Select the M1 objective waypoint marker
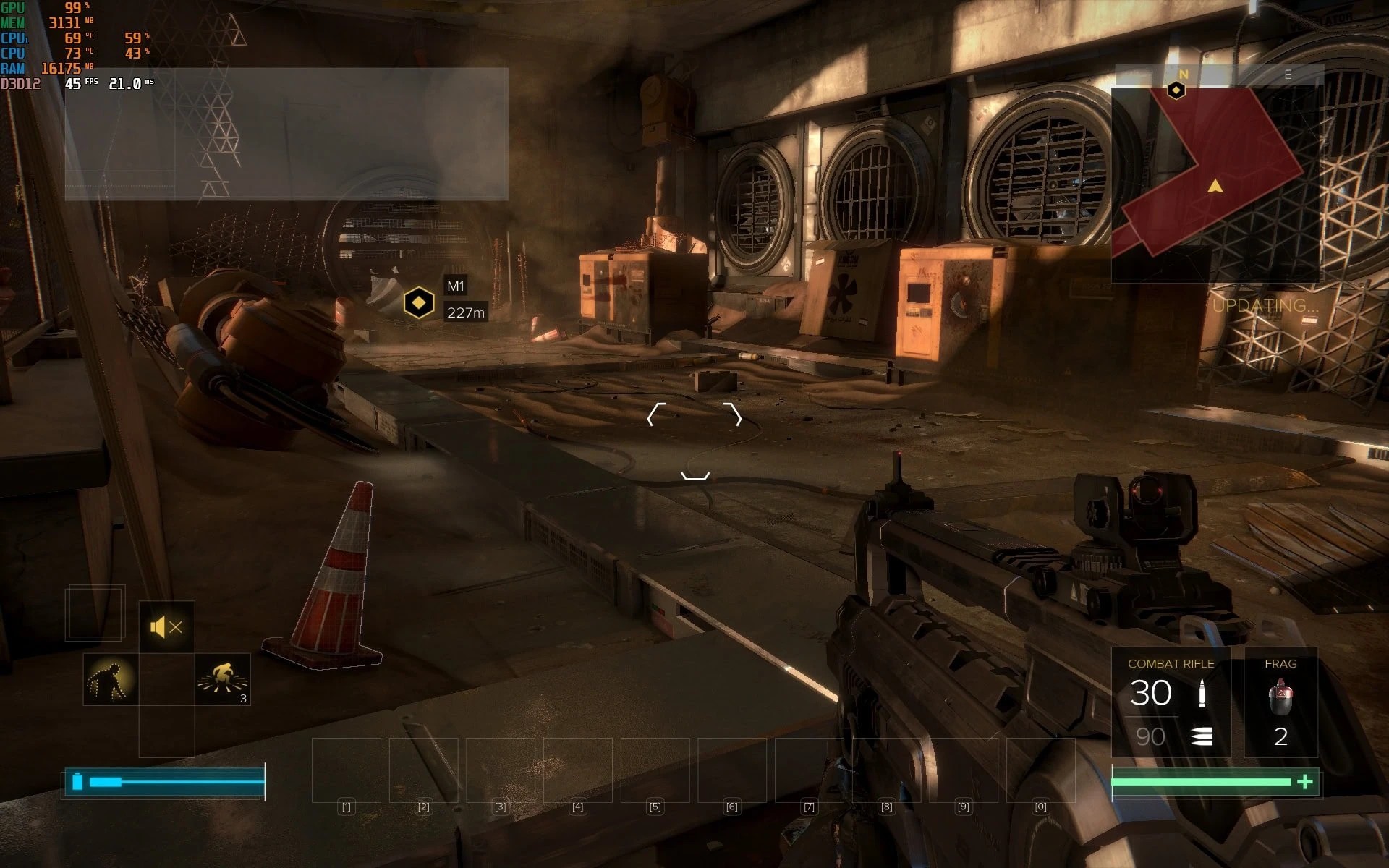This screenshot has height=868, width=1389. click(x=418, y=302)
